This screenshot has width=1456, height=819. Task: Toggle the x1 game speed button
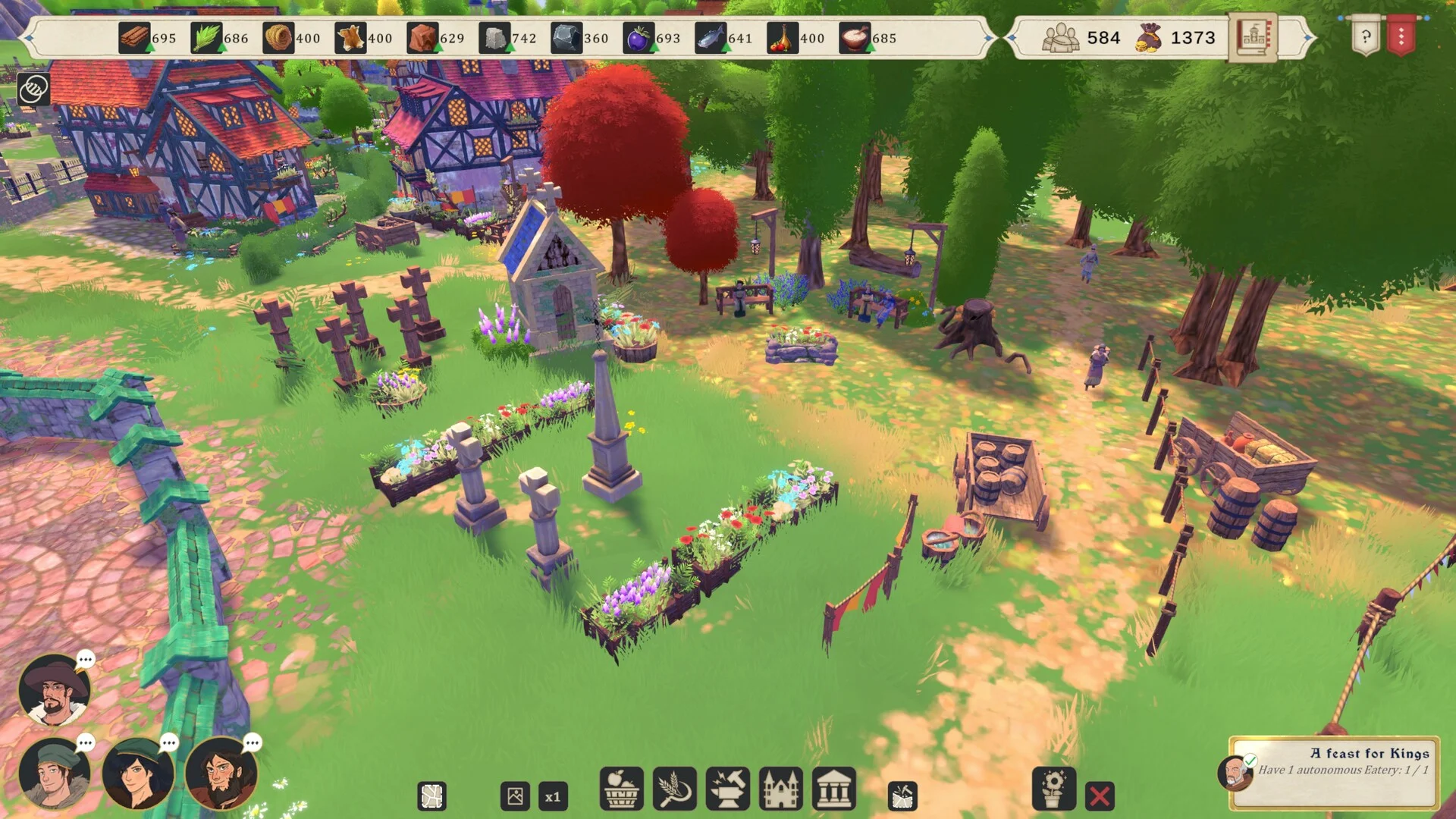pyautogui.click(x=553, y=797)
